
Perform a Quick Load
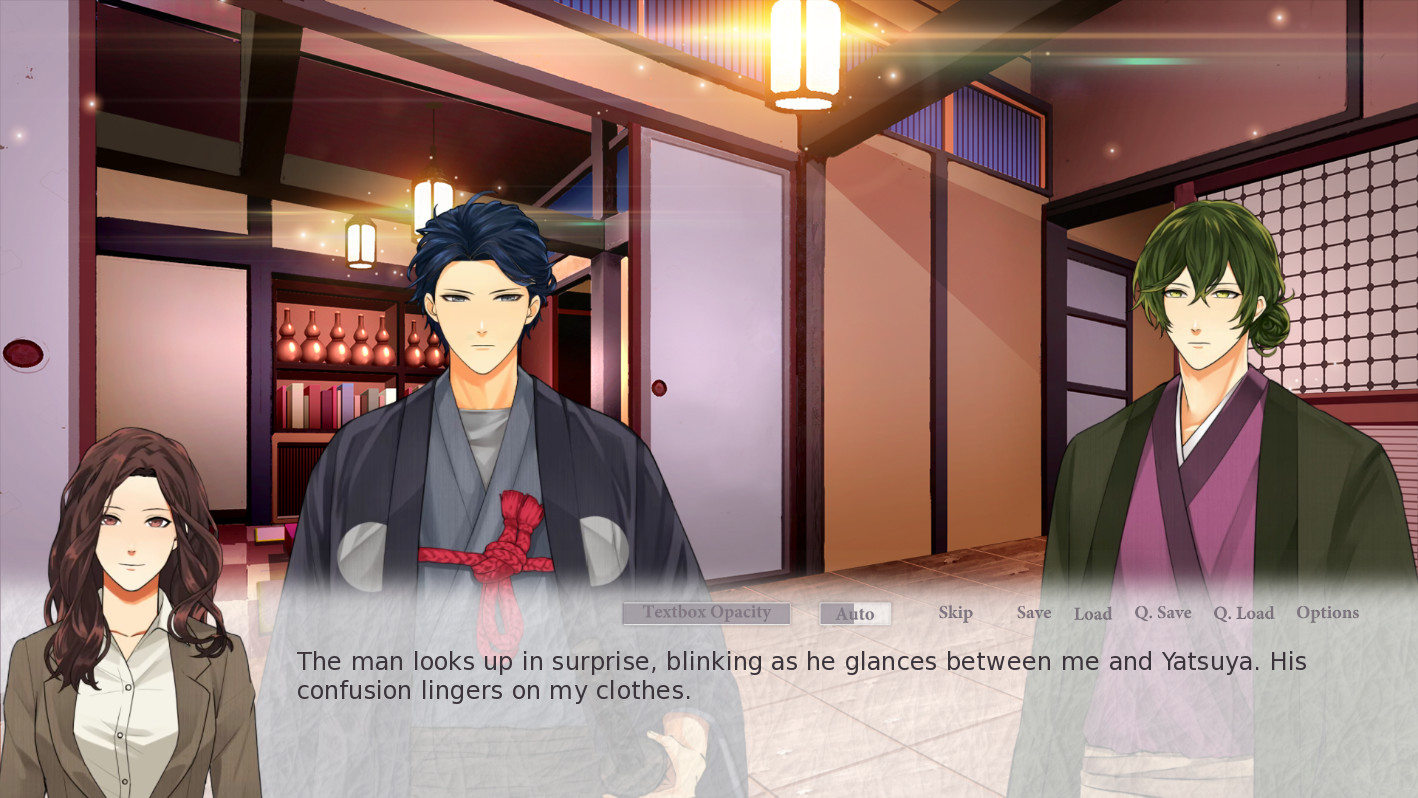click(x=1243, y=612)
